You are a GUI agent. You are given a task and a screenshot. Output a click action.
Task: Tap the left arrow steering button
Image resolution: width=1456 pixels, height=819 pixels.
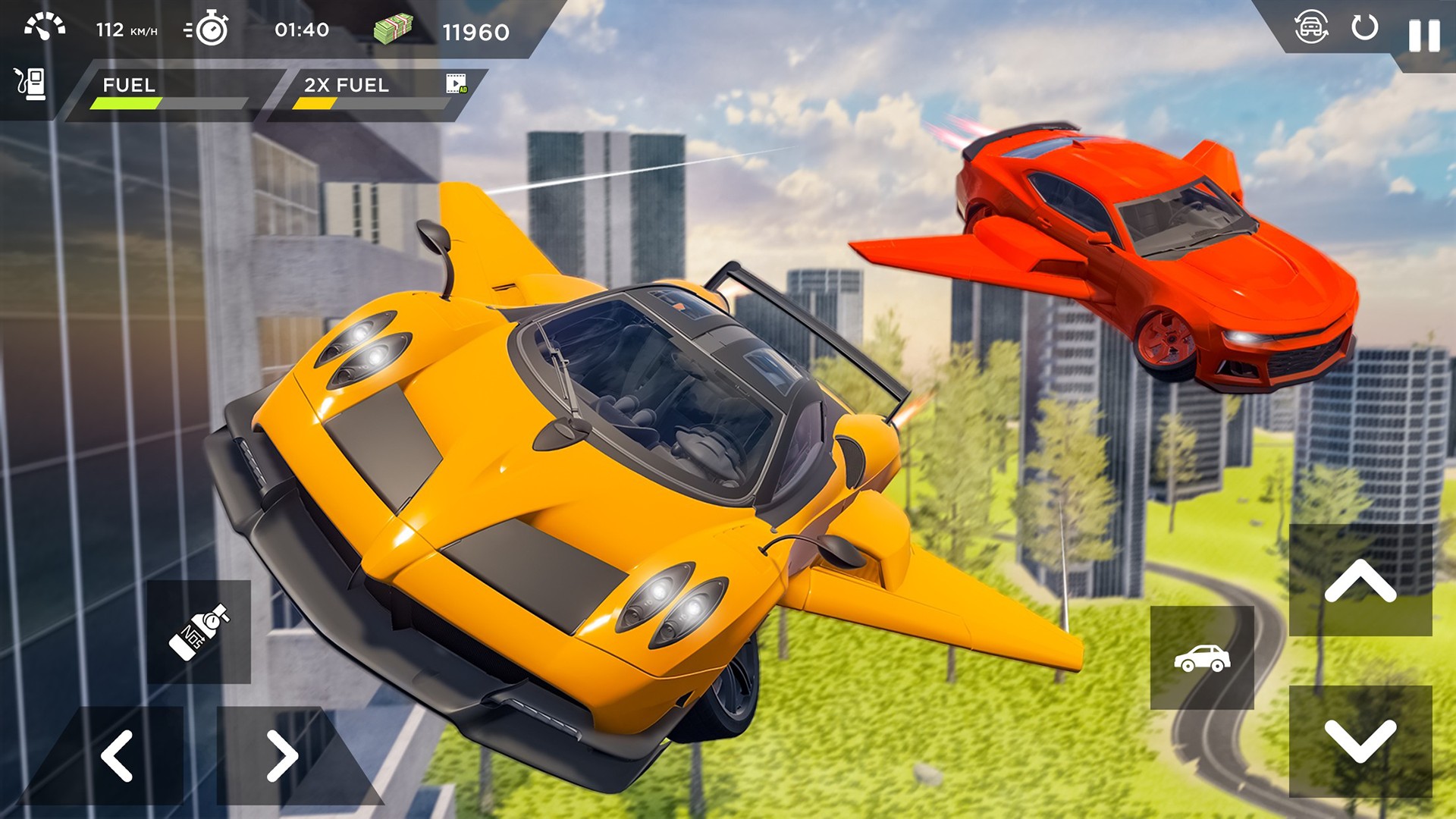click(x=118, y=755)
